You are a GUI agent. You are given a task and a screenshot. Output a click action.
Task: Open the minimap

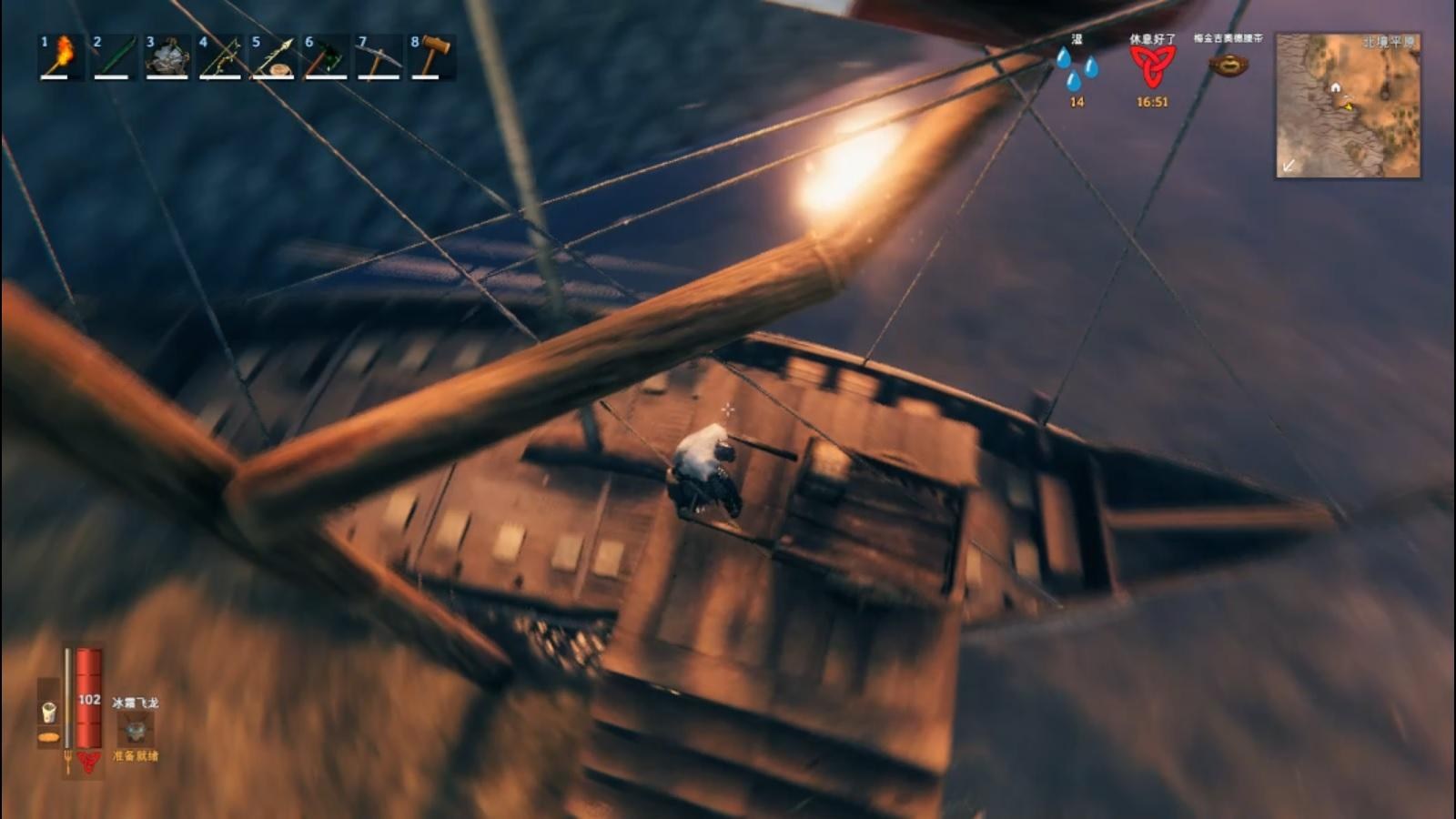pos(1348,106)
